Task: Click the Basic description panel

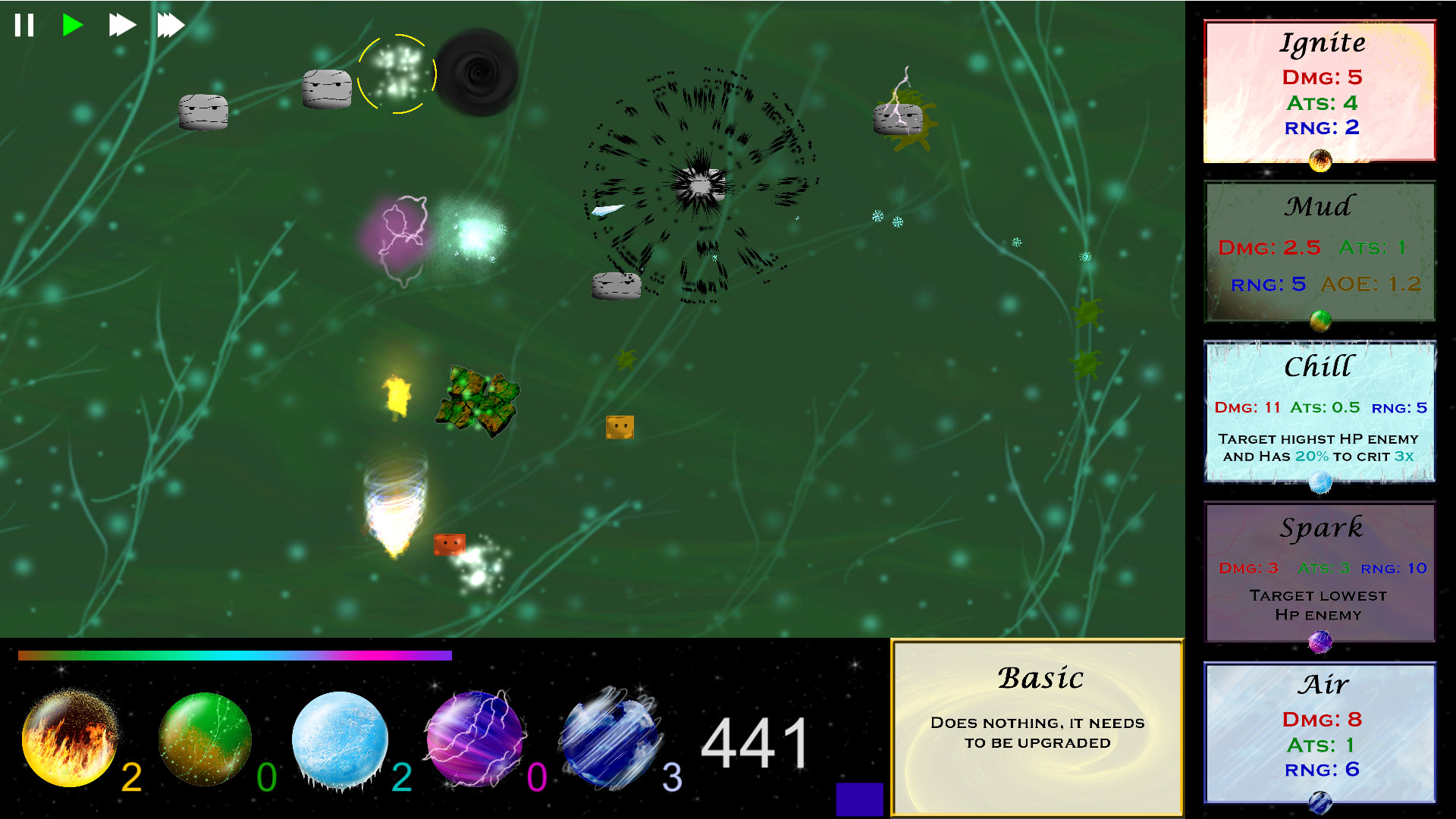Action: coord(1039,720)
